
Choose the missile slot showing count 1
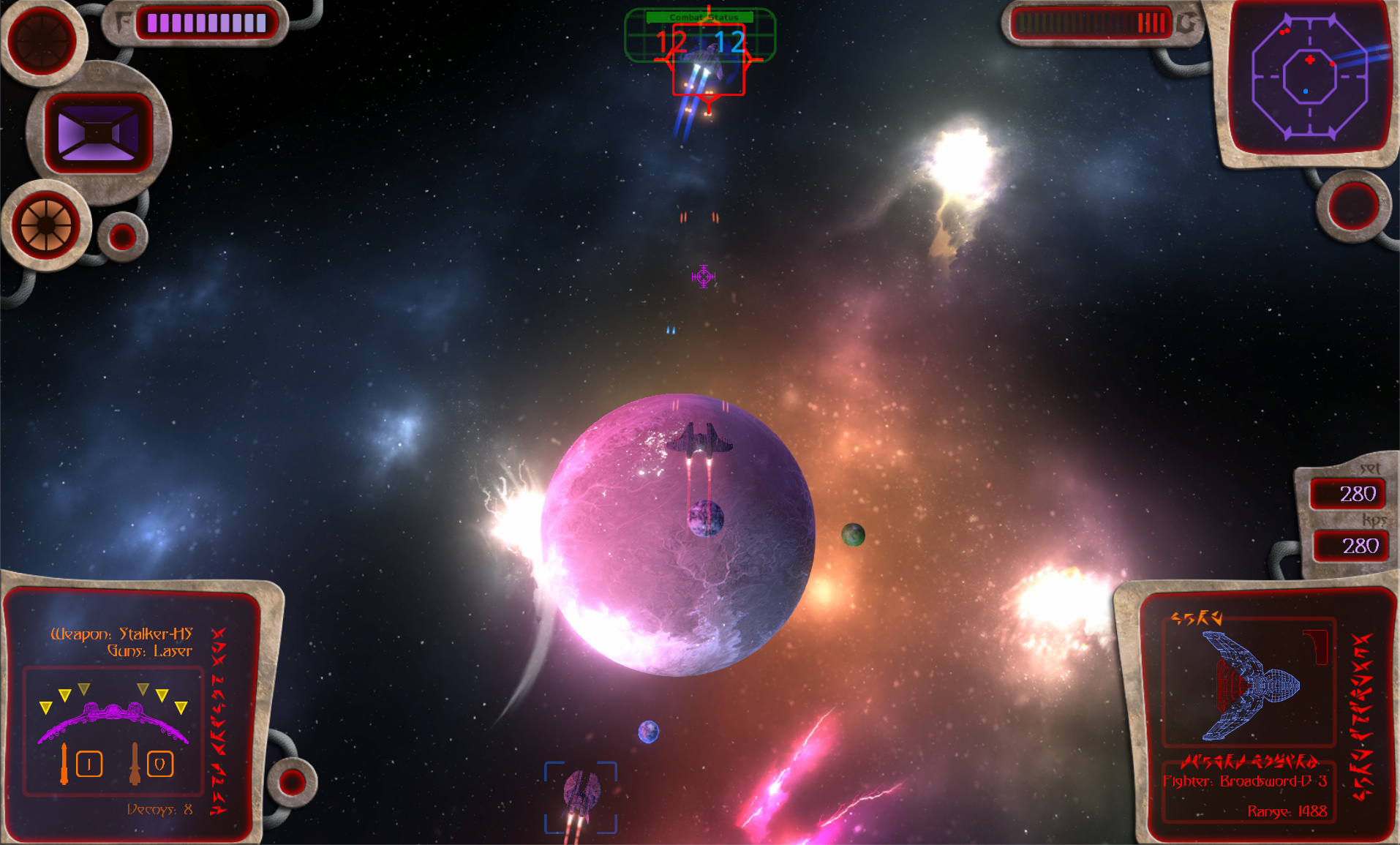pyautogui.click(x=88, y=765)
